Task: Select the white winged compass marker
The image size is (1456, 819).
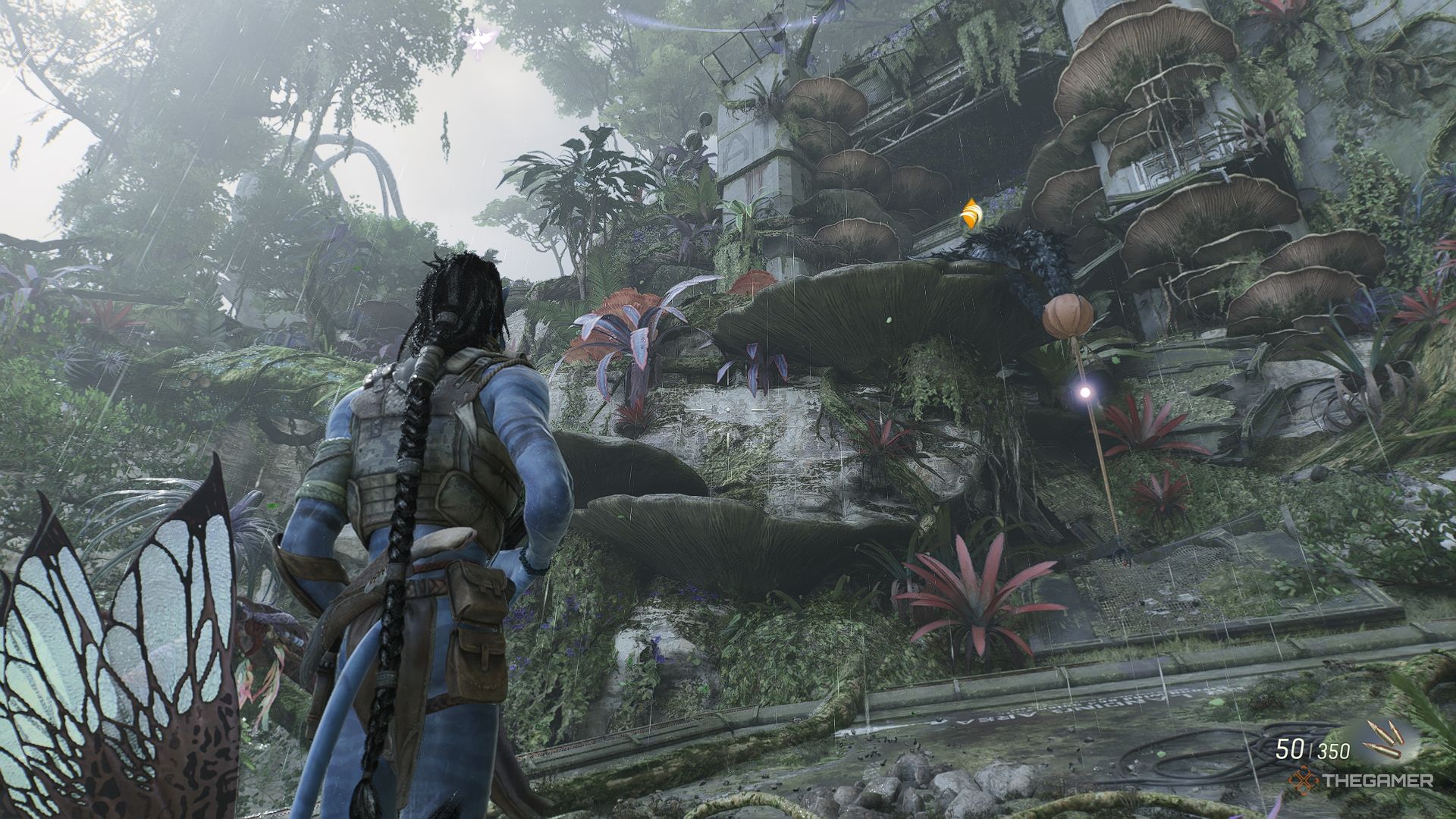Action: [477, 42]
